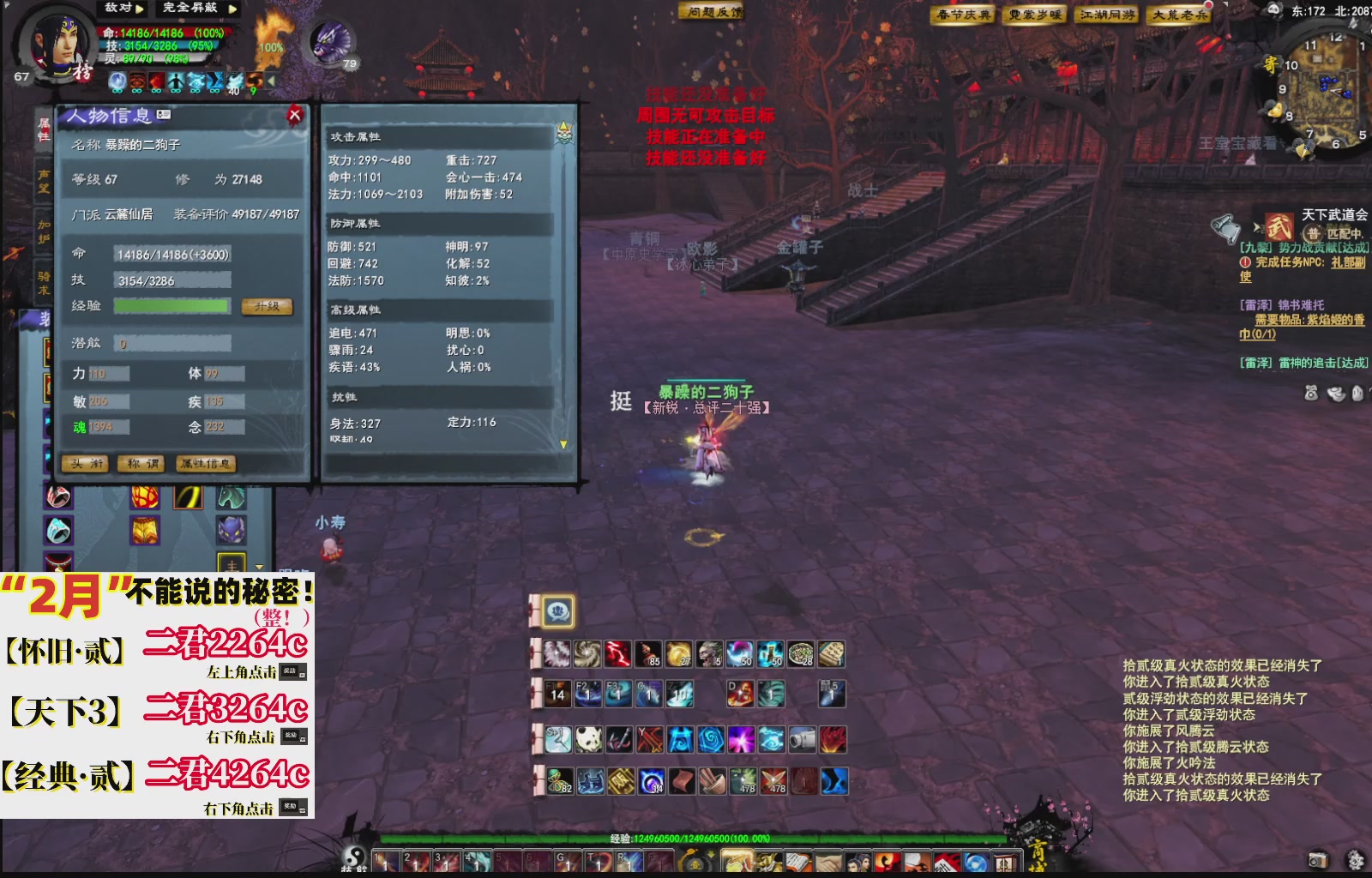Toggle the 敌对 hostility filter arrow
1372x878 pixels.
[x=138, y=9]
